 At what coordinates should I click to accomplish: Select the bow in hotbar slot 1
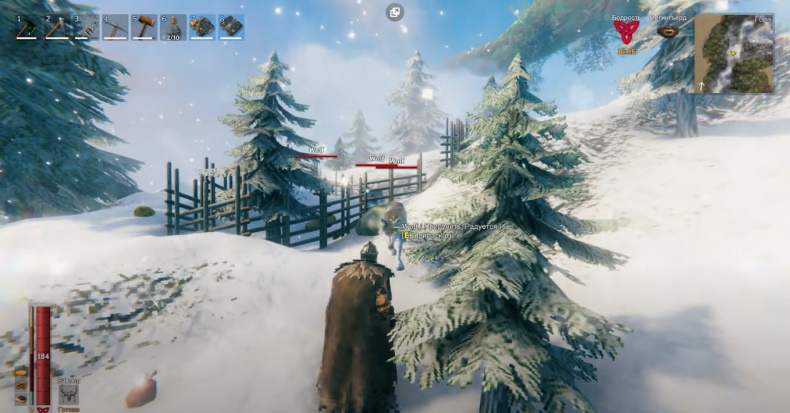[28, 27]
